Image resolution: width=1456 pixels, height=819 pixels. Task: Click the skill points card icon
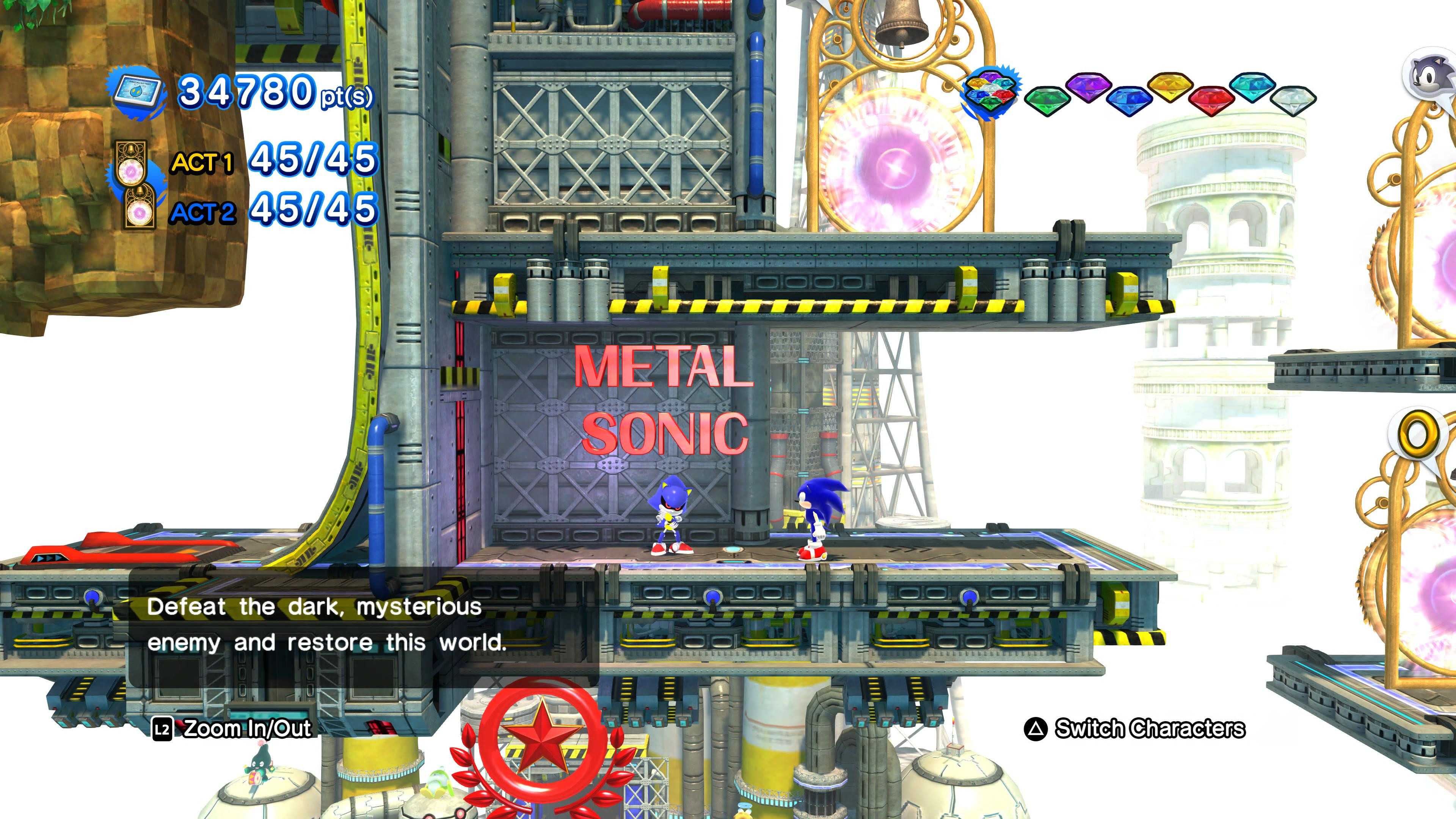(137, 92)
